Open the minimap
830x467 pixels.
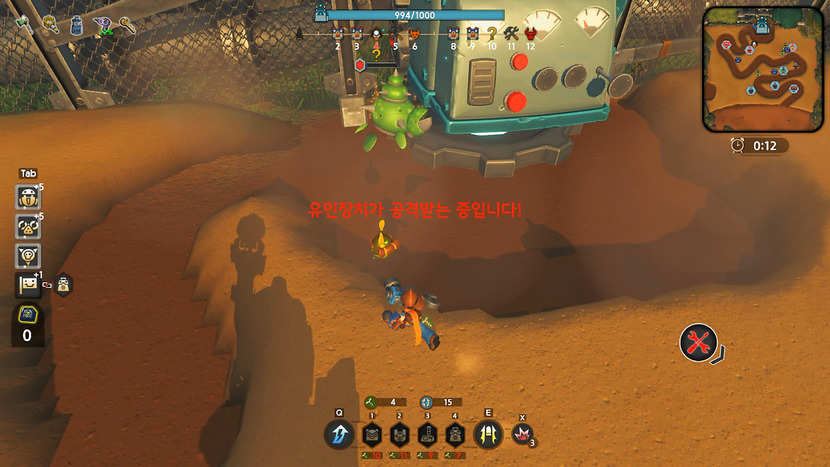764,69
